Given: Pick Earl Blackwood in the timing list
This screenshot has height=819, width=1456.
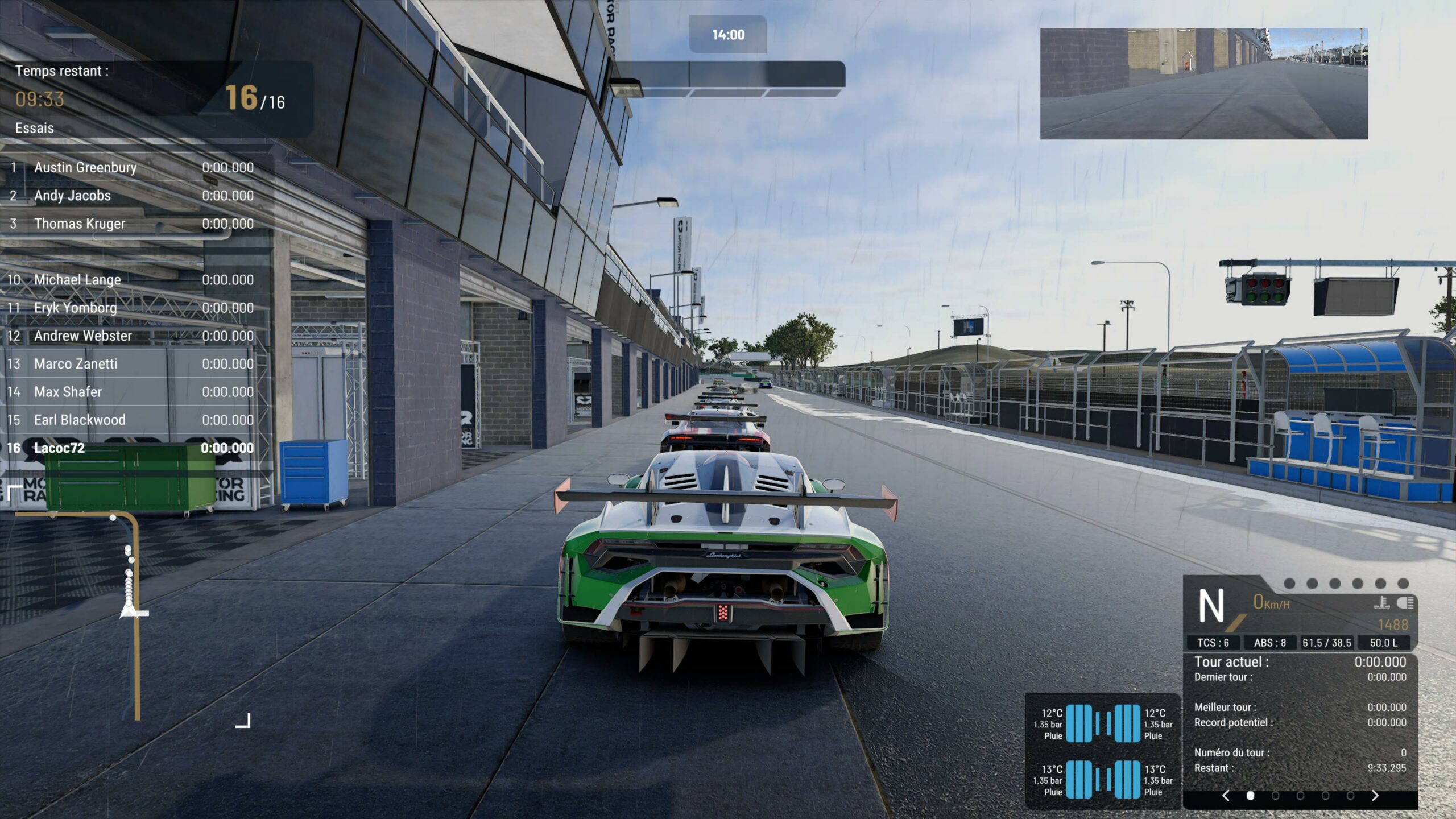Looking at the screenshot, I should click(131, 420).
